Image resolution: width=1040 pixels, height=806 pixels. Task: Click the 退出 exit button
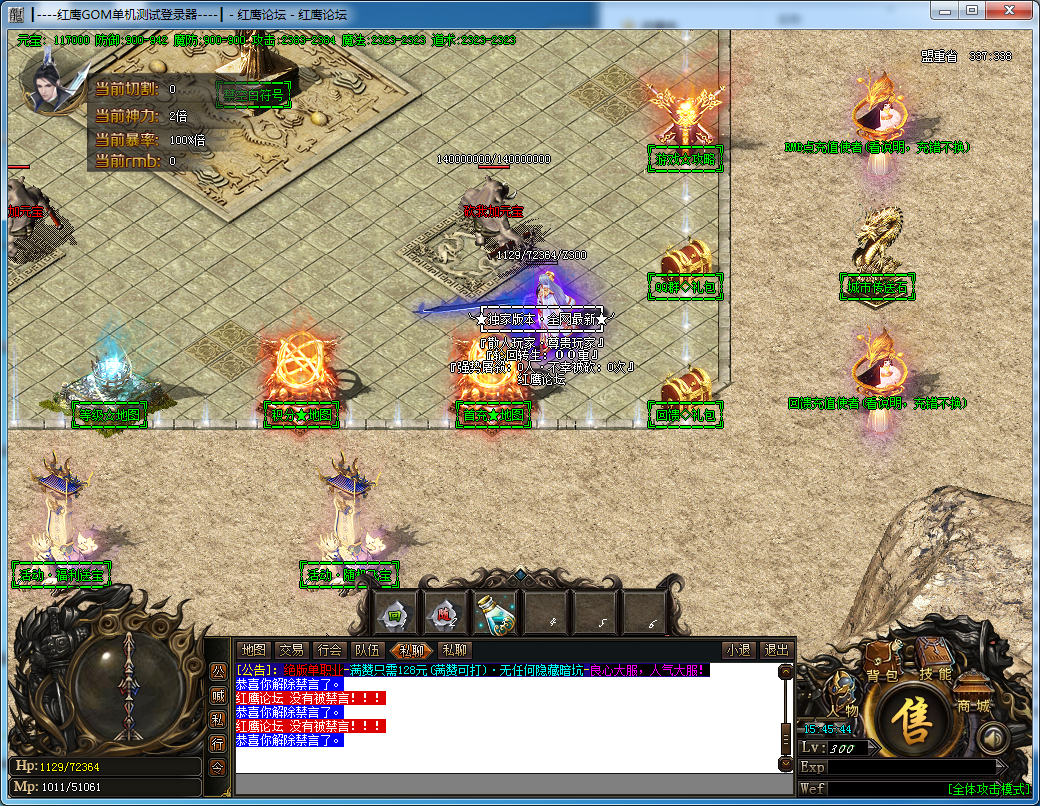775,650
